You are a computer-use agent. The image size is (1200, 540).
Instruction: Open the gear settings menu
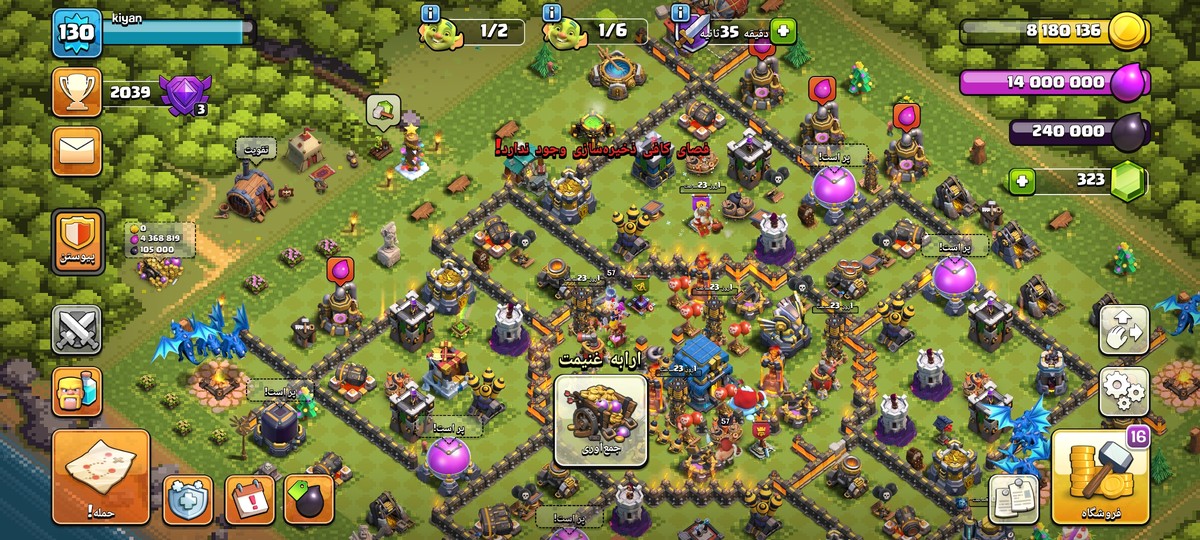(1124, 391)
